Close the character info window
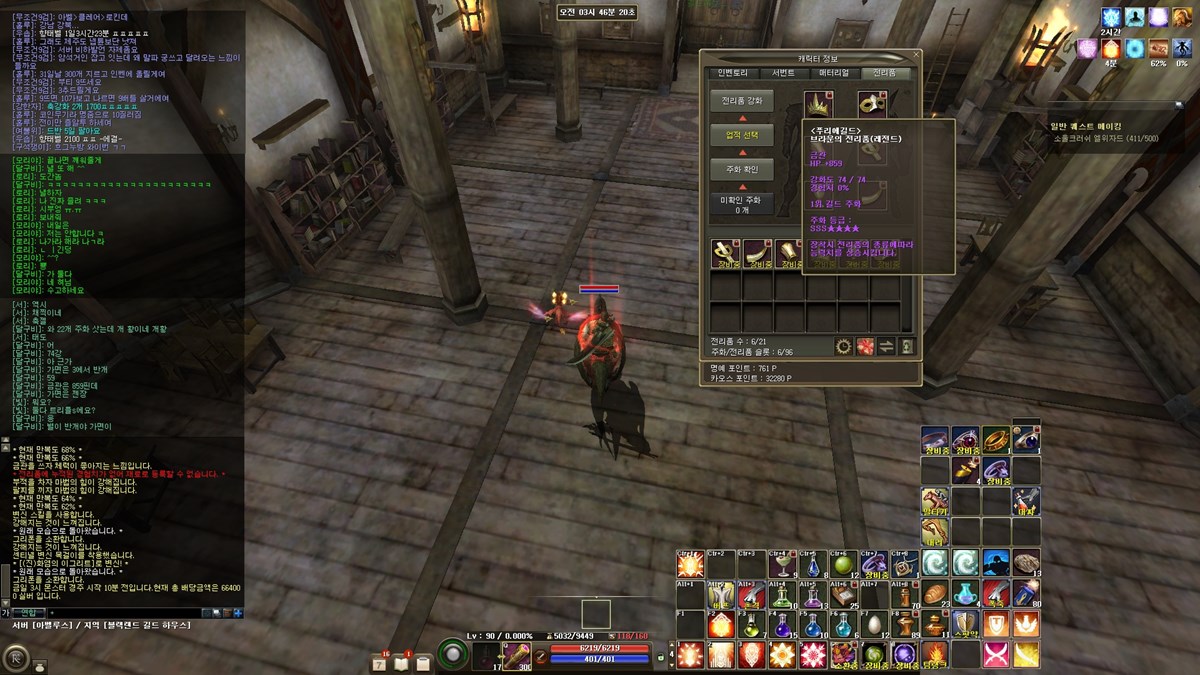1200x675 pixels. tap(914, 56)
